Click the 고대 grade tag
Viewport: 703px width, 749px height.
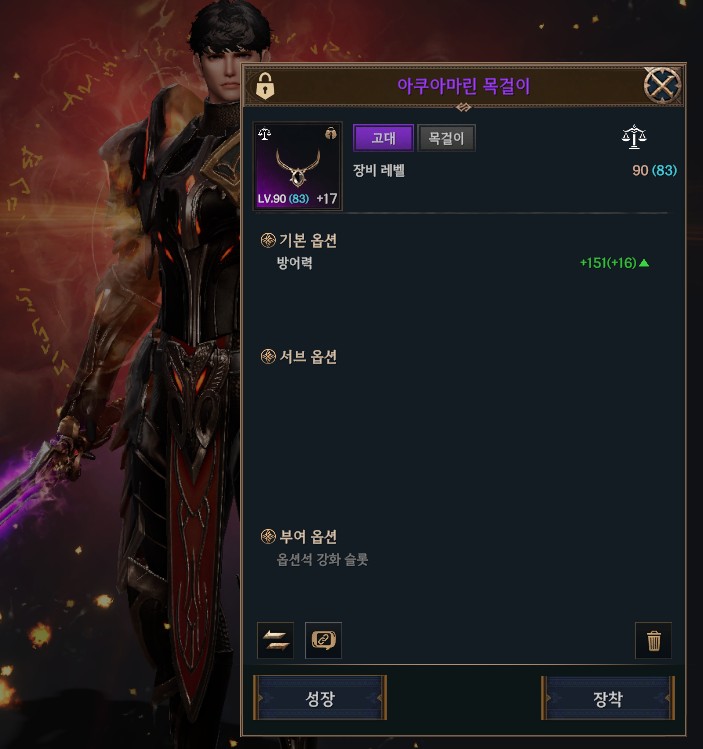point(383,138)
